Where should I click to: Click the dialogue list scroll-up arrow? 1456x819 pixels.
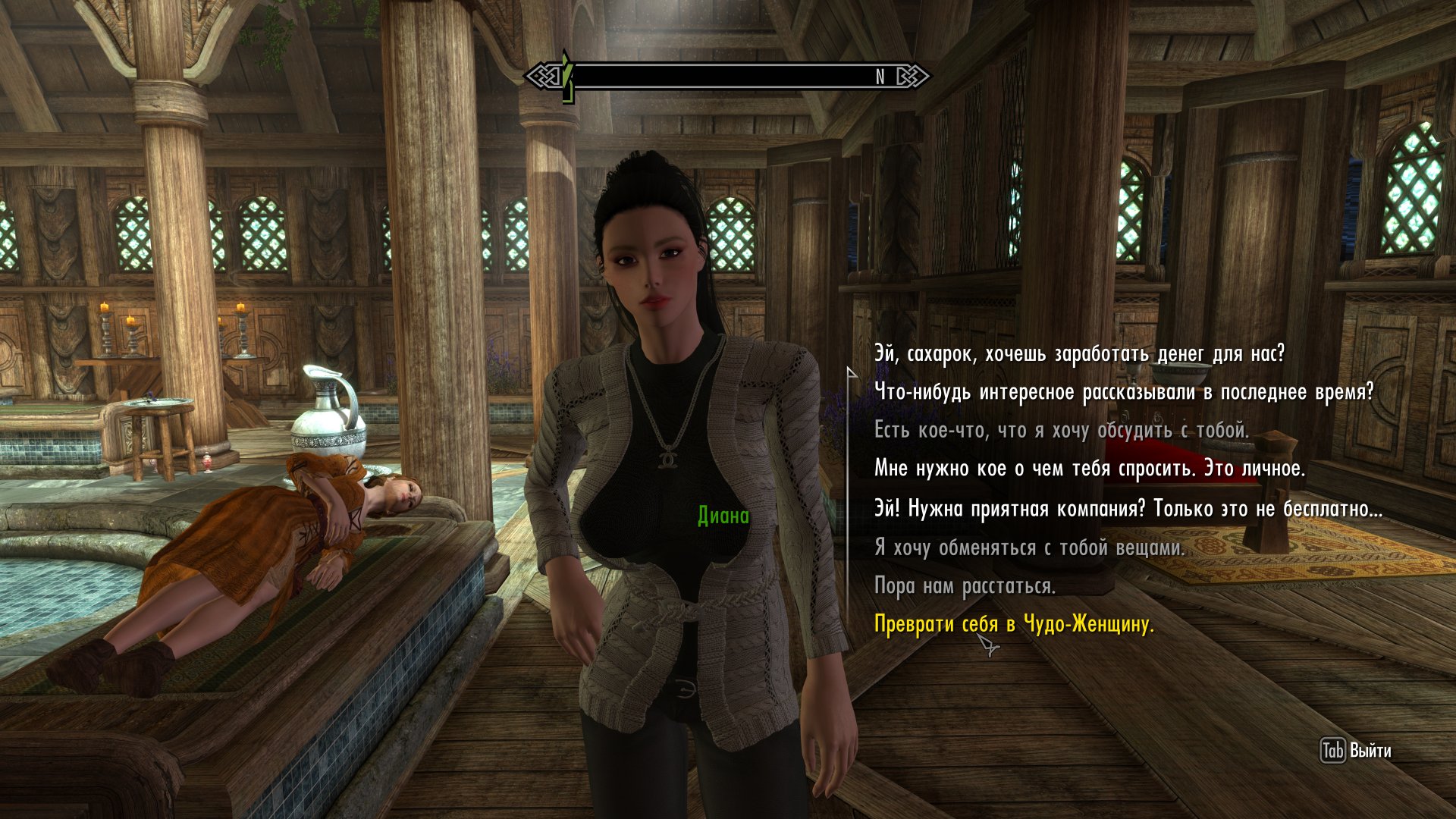coord(851,372)
